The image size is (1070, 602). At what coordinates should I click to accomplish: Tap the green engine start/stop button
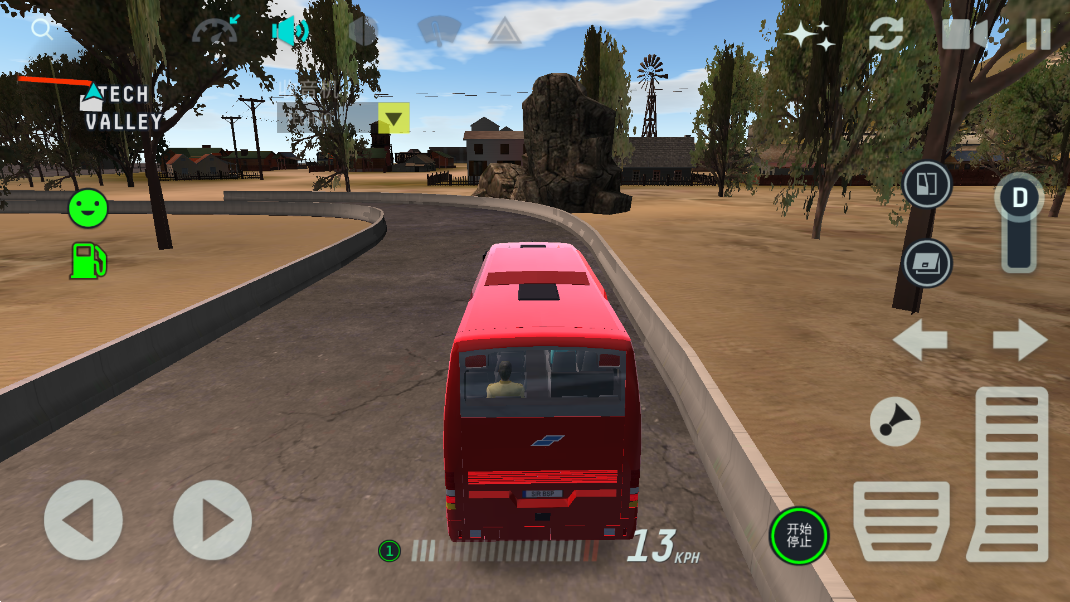click(799, 535)
